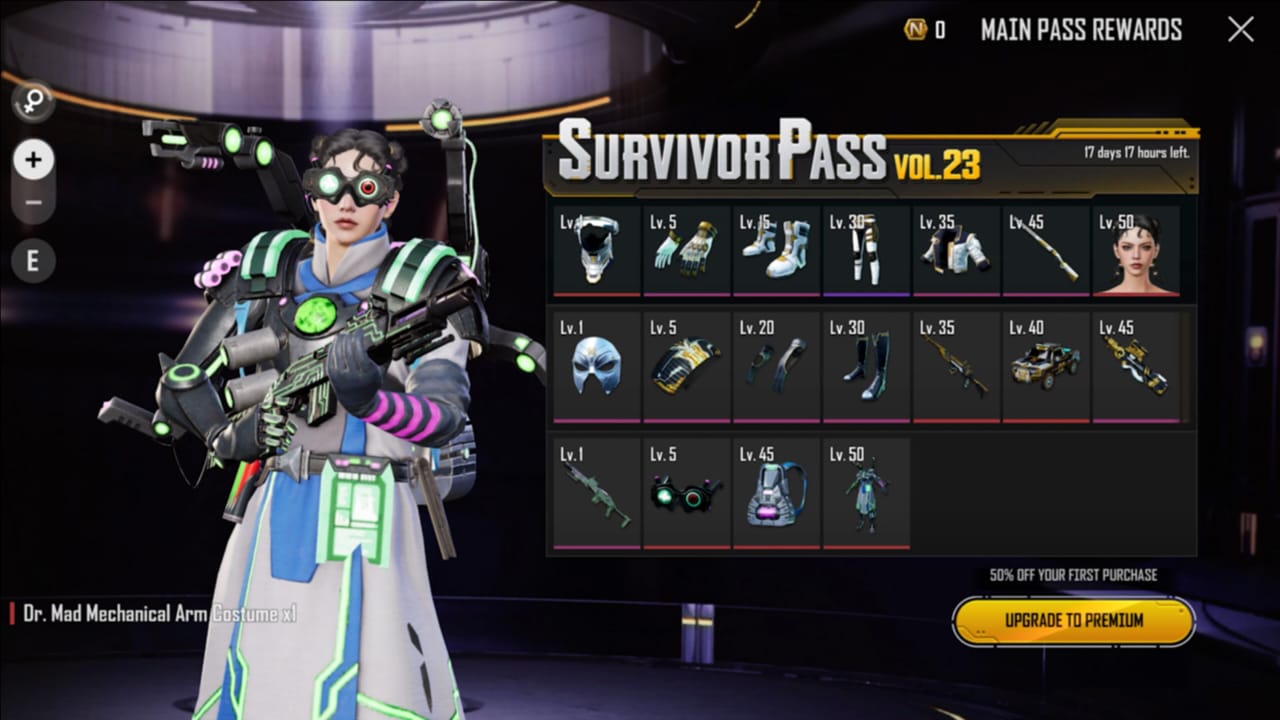Toggle the character gender preview
The height and width of the screenshot is (720, 1280).
coord(33,100)
